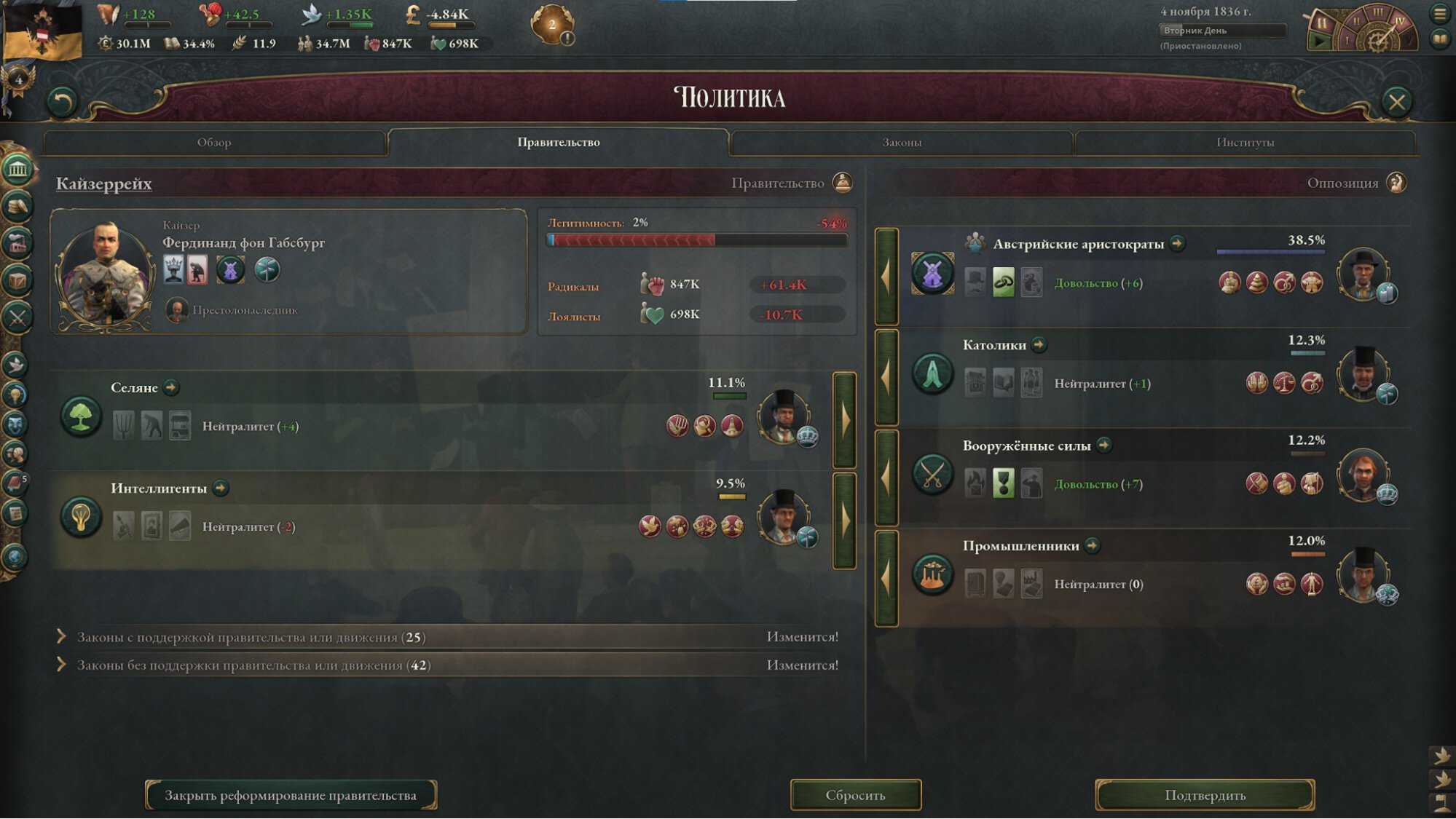Switch to the Институты tab
Image resolution: width=1456 pixels, height=819 pixels.
point(1245,143)
